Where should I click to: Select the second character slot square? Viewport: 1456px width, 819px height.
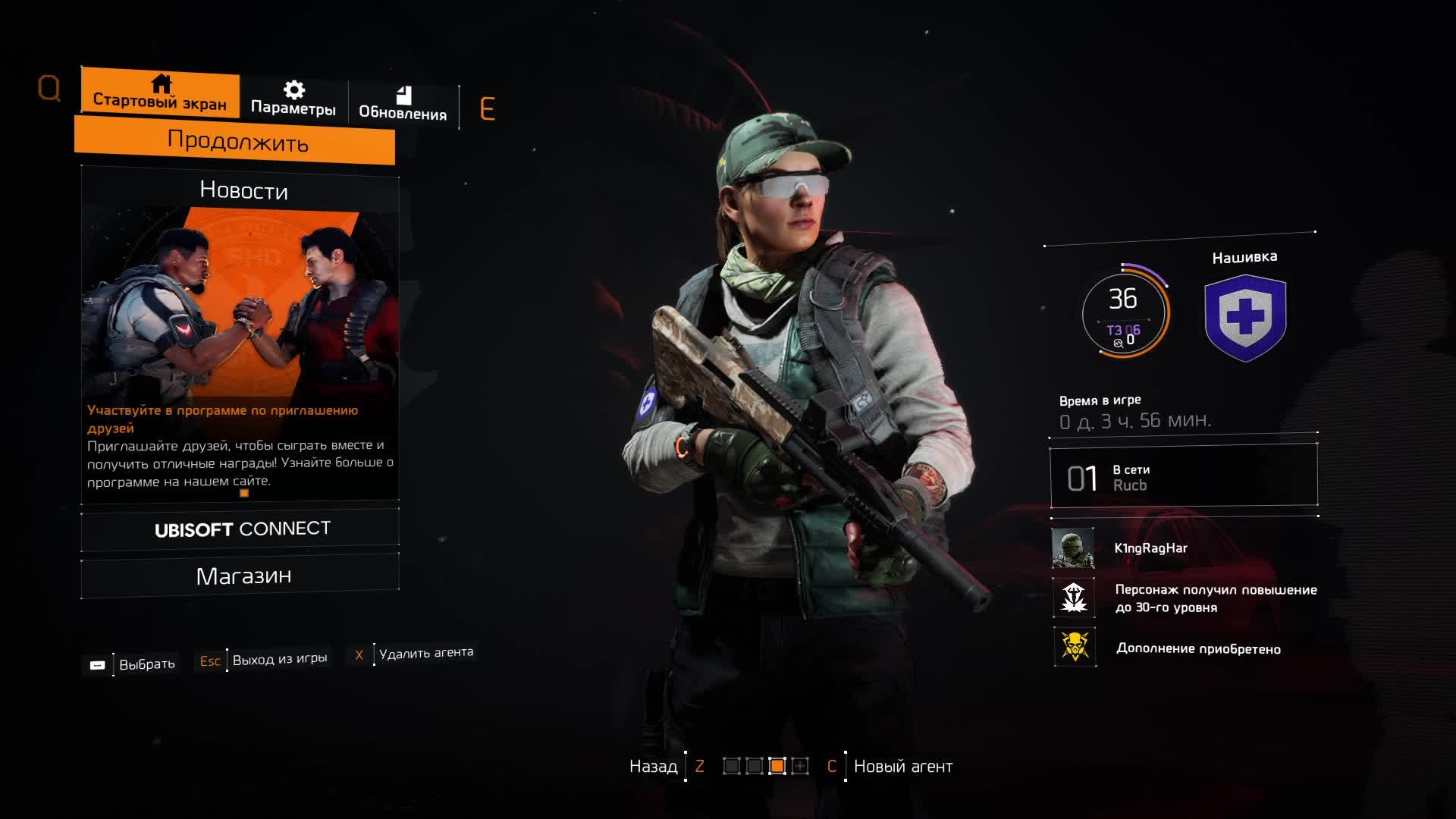click(x=755, y=767)
